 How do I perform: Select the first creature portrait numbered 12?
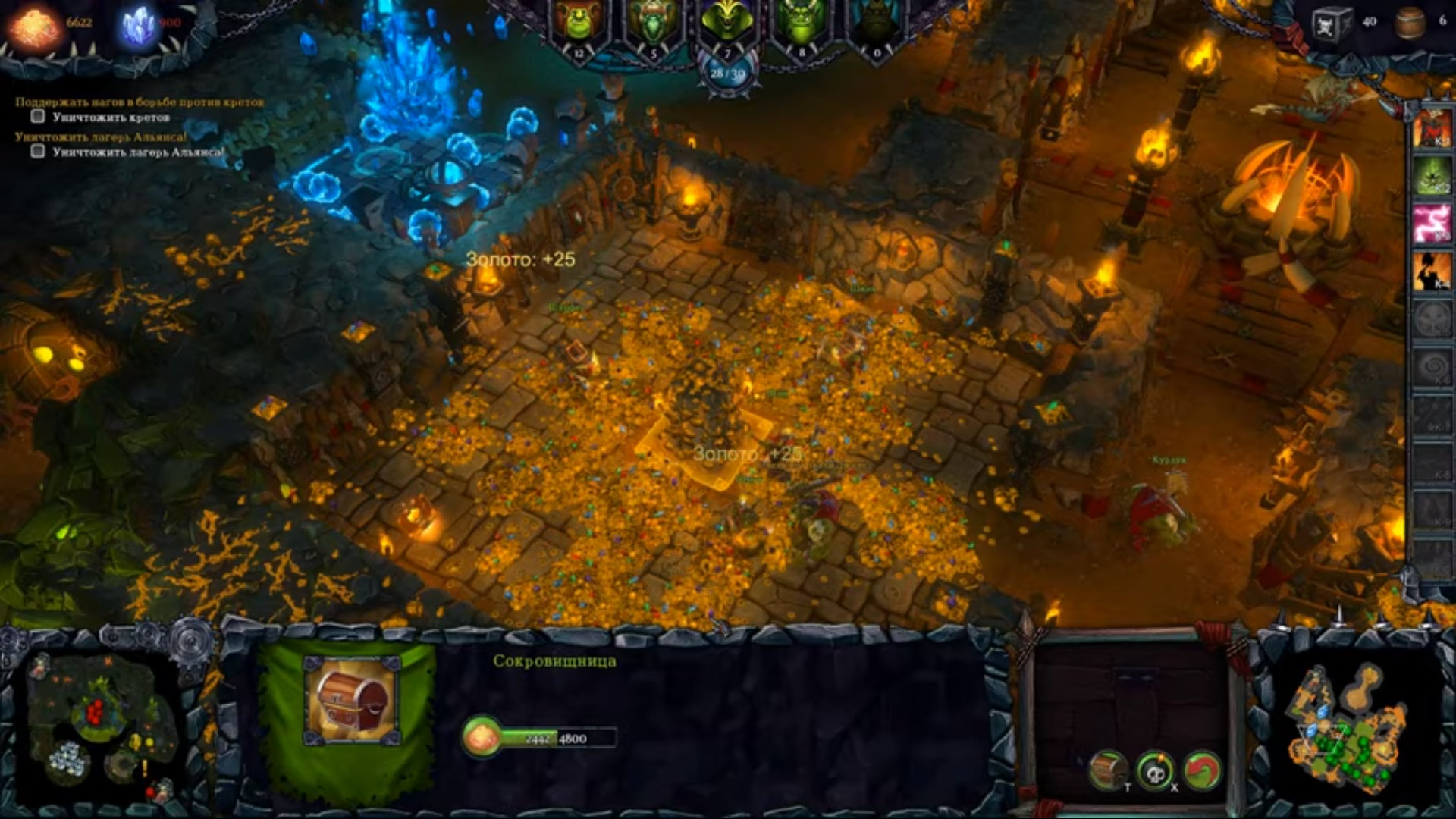tap(579, 24)
